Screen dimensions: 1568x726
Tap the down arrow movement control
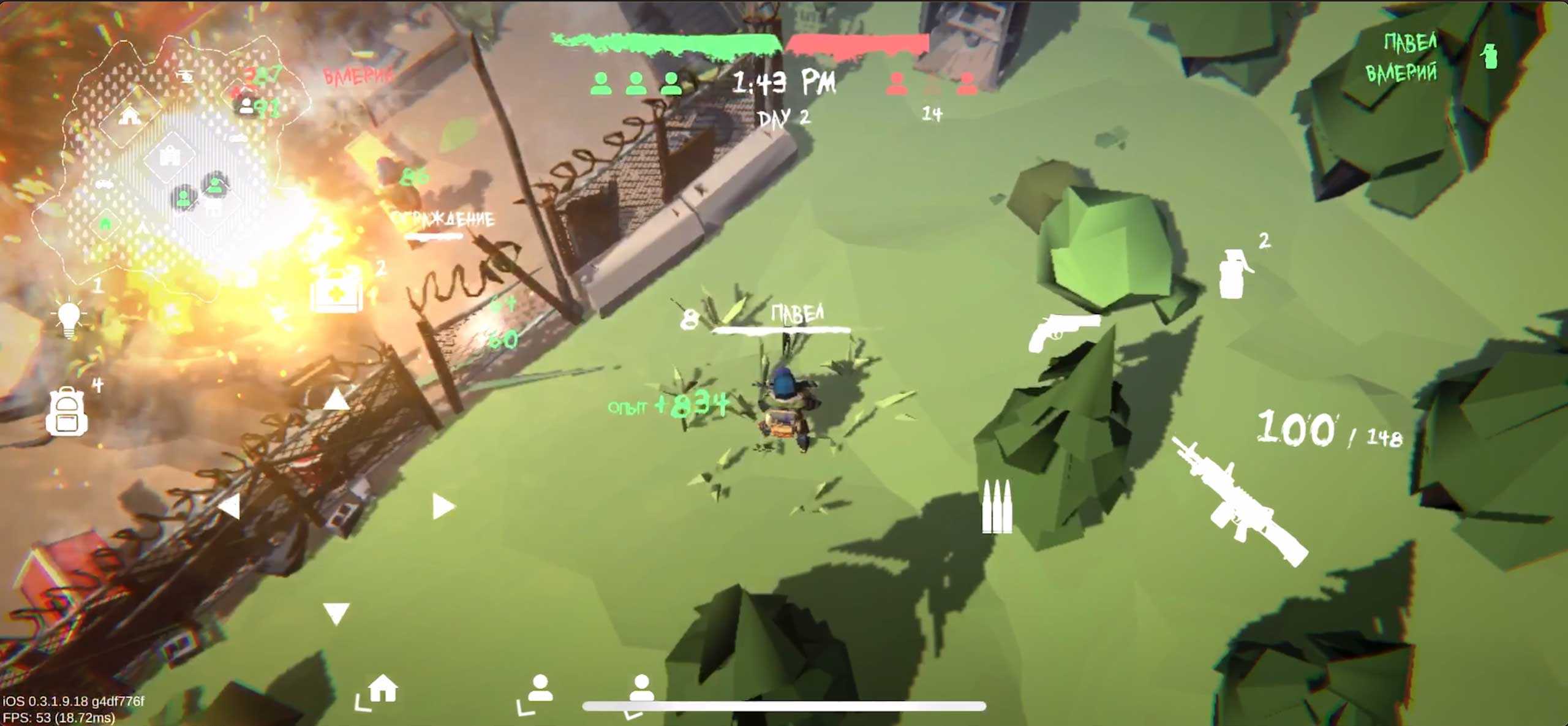pyautogui.click(x=336, y=613)
